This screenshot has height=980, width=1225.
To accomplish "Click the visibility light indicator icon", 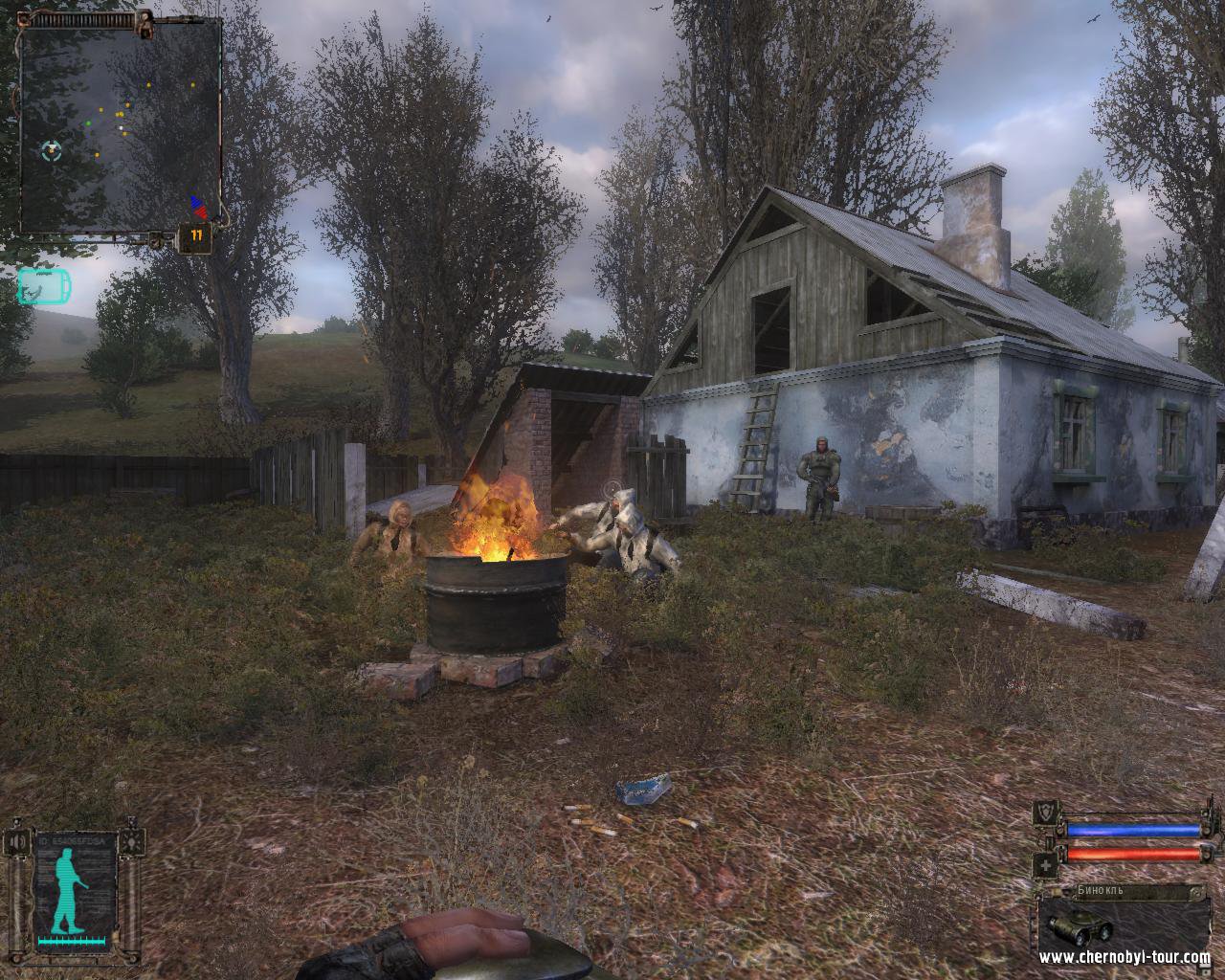I will click(x=130, y=842).
